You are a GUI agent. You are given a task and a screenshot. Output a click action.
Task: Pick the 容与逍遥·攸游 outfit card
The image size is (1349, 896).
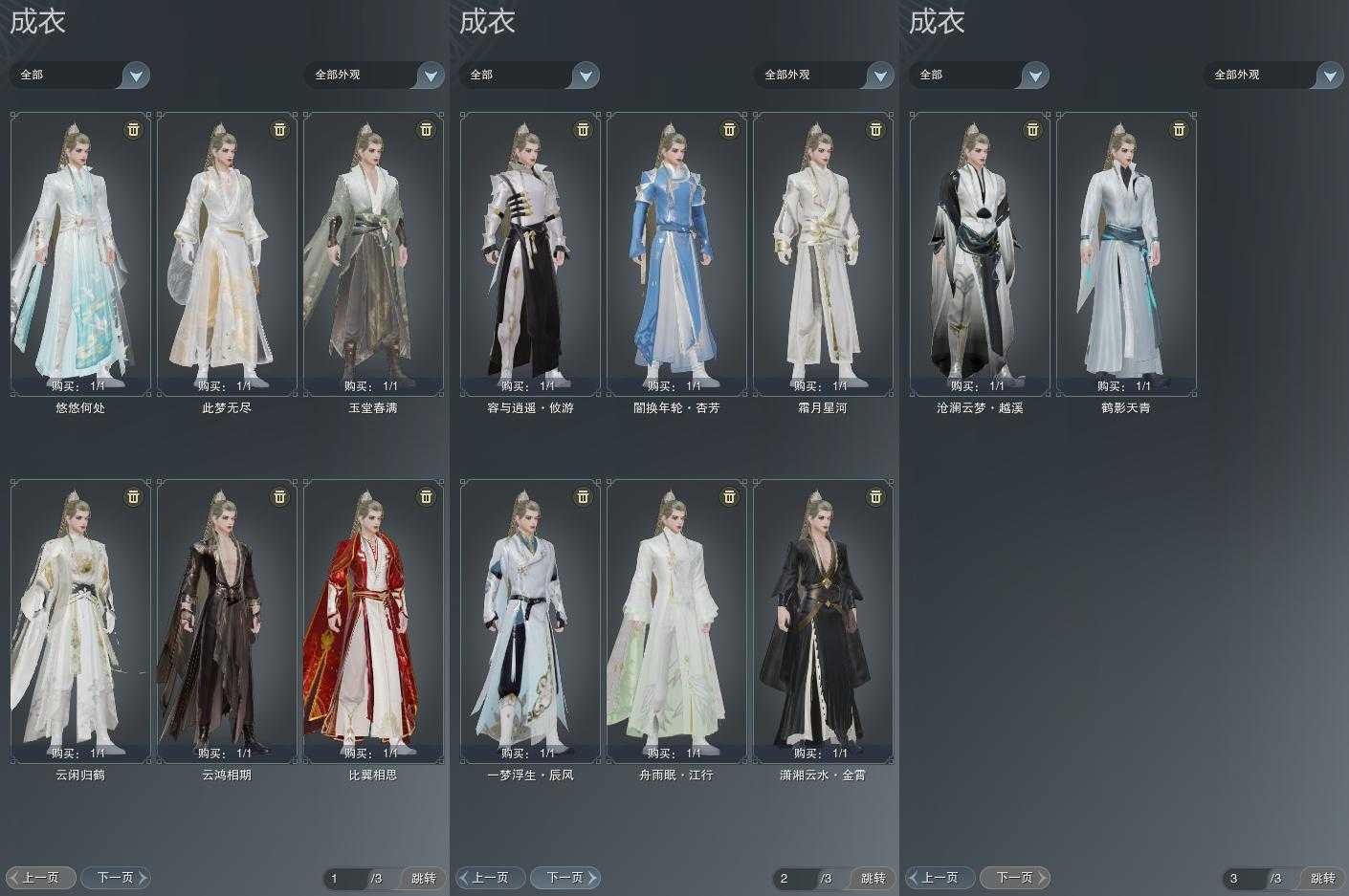[x=530, y=253]
